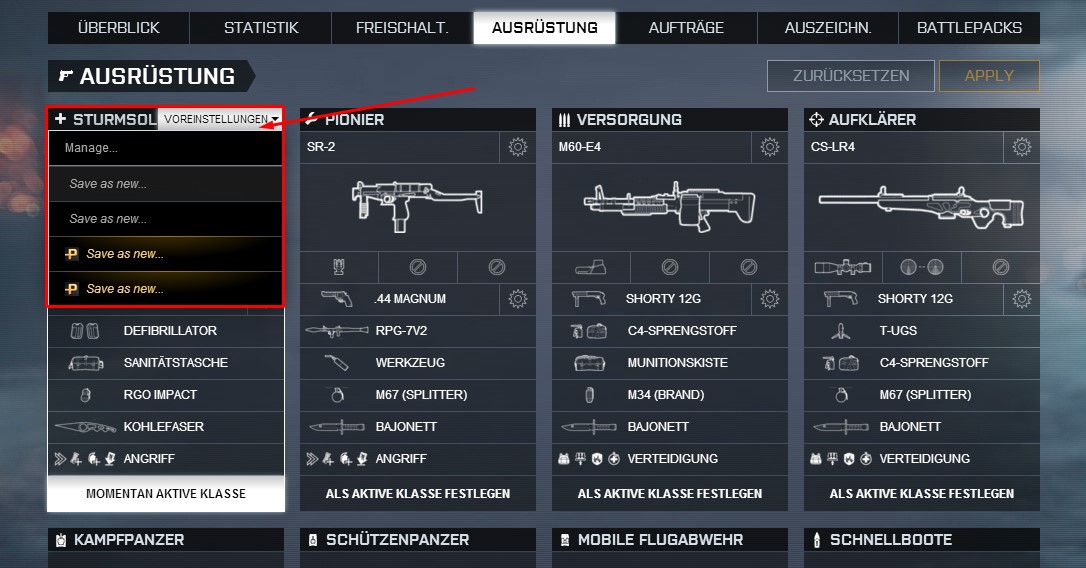
Task: Set Pionier as active class
Action: pyautogui.click(x=418, y=493)
